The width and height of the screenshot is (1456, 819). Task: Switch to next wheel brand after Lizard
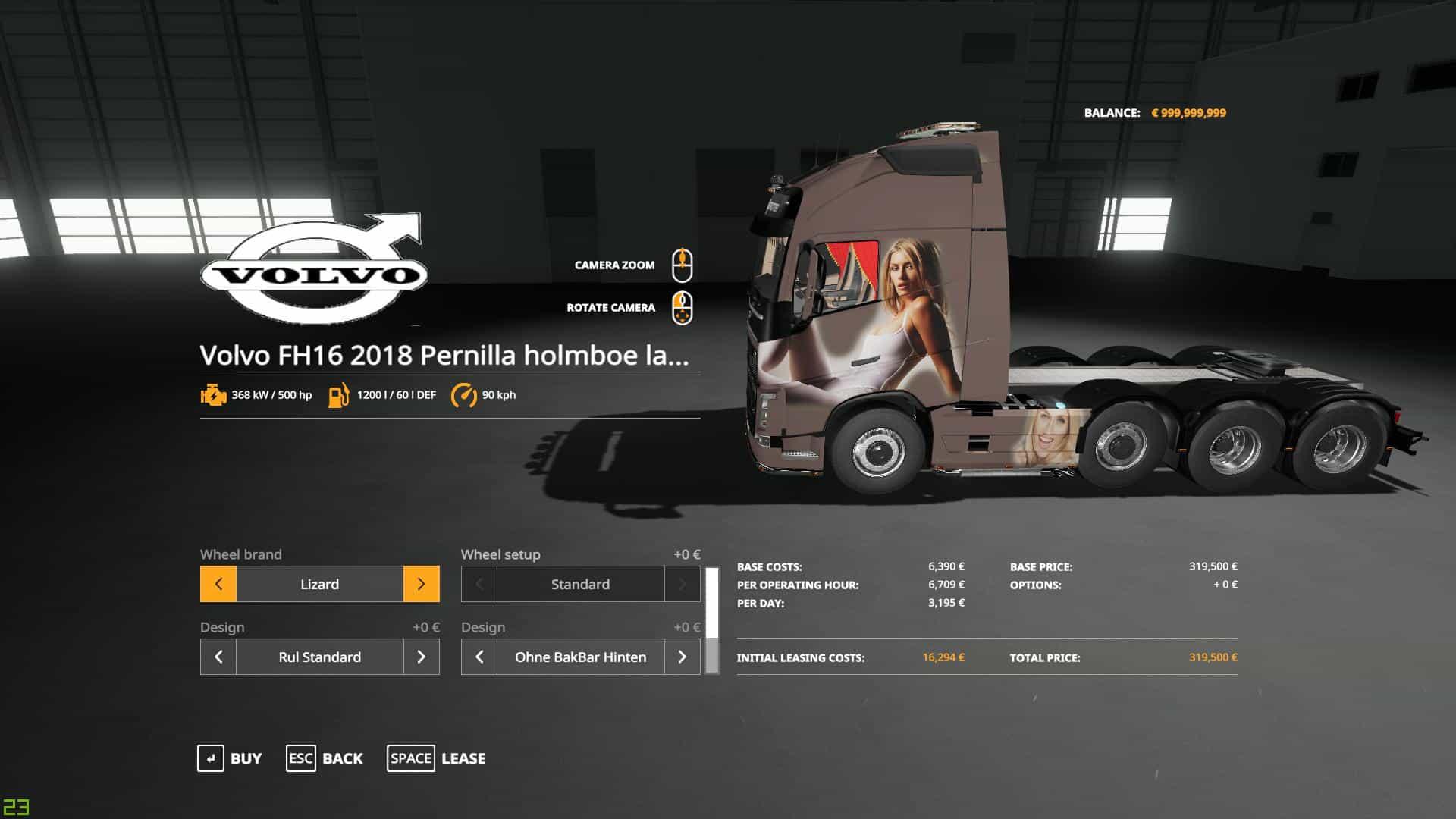(421, 584)
